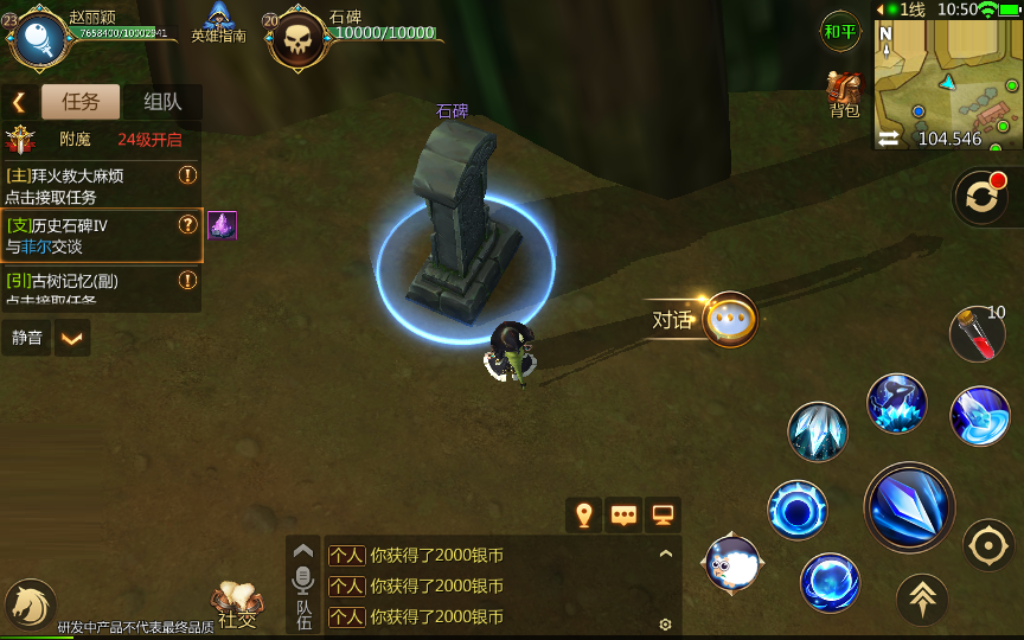Mount up with the horse icon button
Viewport: 1024px width, 640px height.
(x=30, y=604)
